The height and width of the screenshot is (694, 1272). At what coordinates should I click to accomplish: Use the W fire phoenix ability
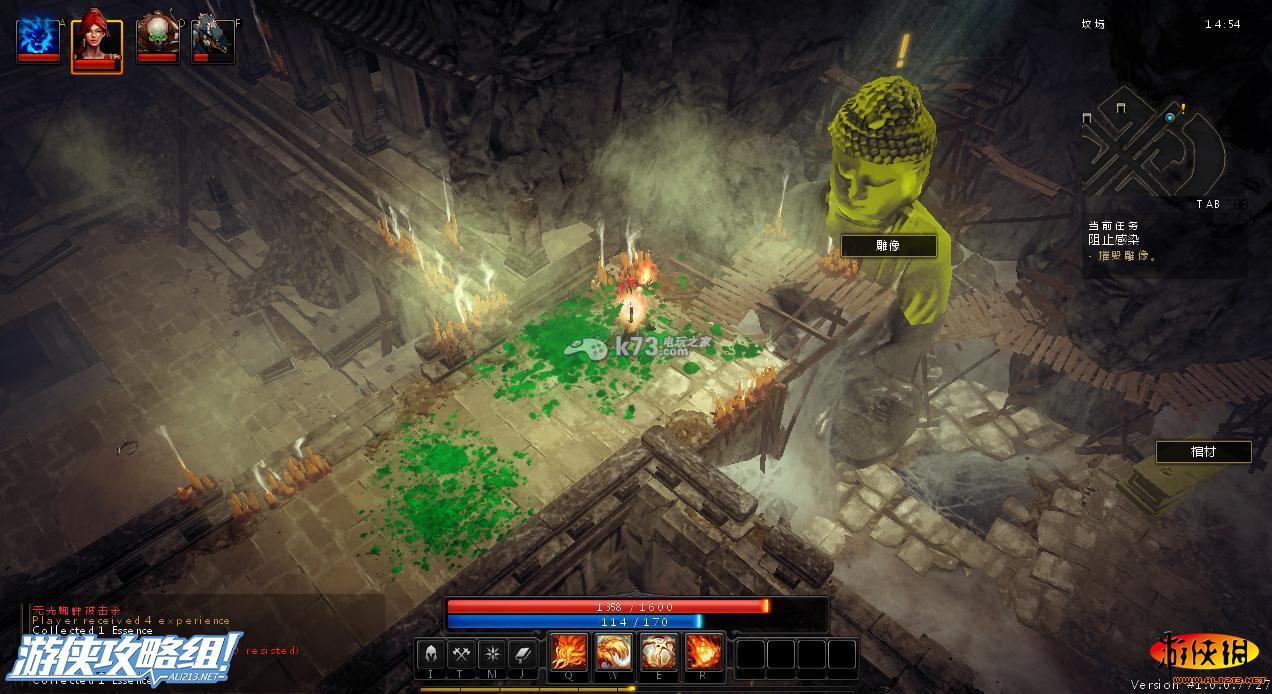[x=614, y=654]
